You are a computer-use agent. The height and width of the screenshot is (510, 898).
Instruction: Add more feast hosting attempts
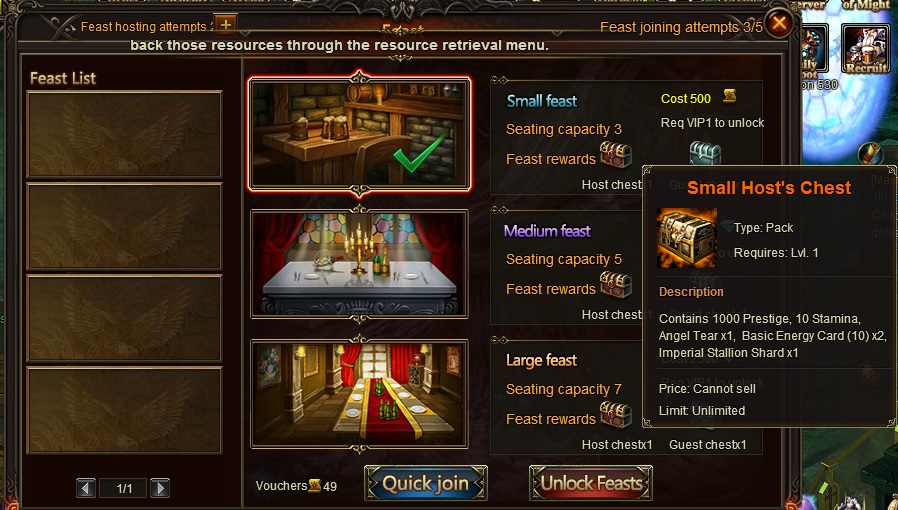[226, 24]
